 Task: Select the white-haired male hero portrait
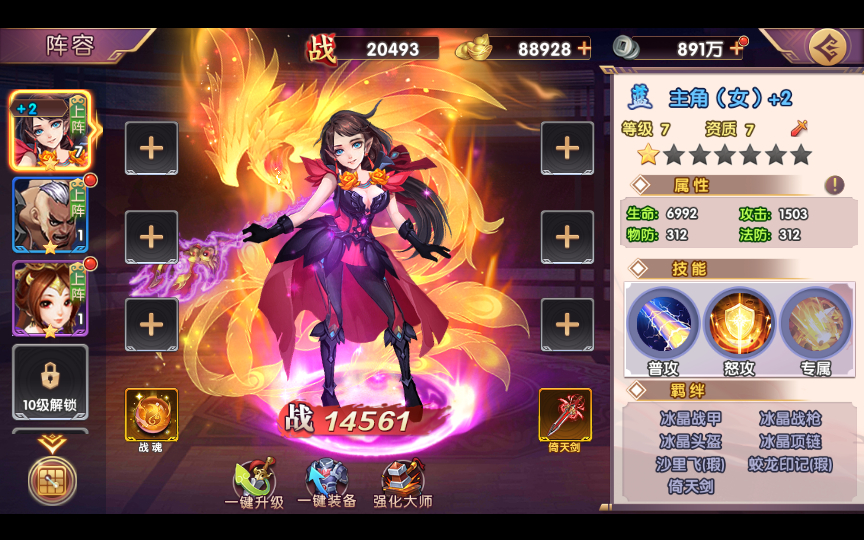click(50, 215)
